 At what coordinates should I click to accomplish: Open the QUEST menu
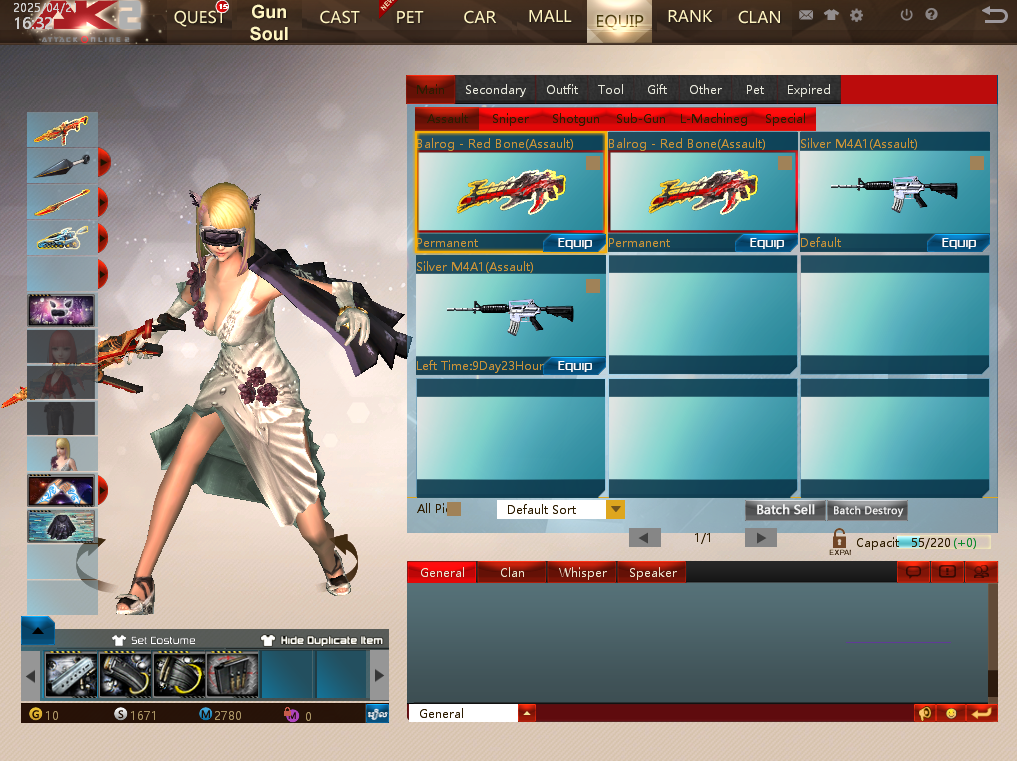(199, 17)
